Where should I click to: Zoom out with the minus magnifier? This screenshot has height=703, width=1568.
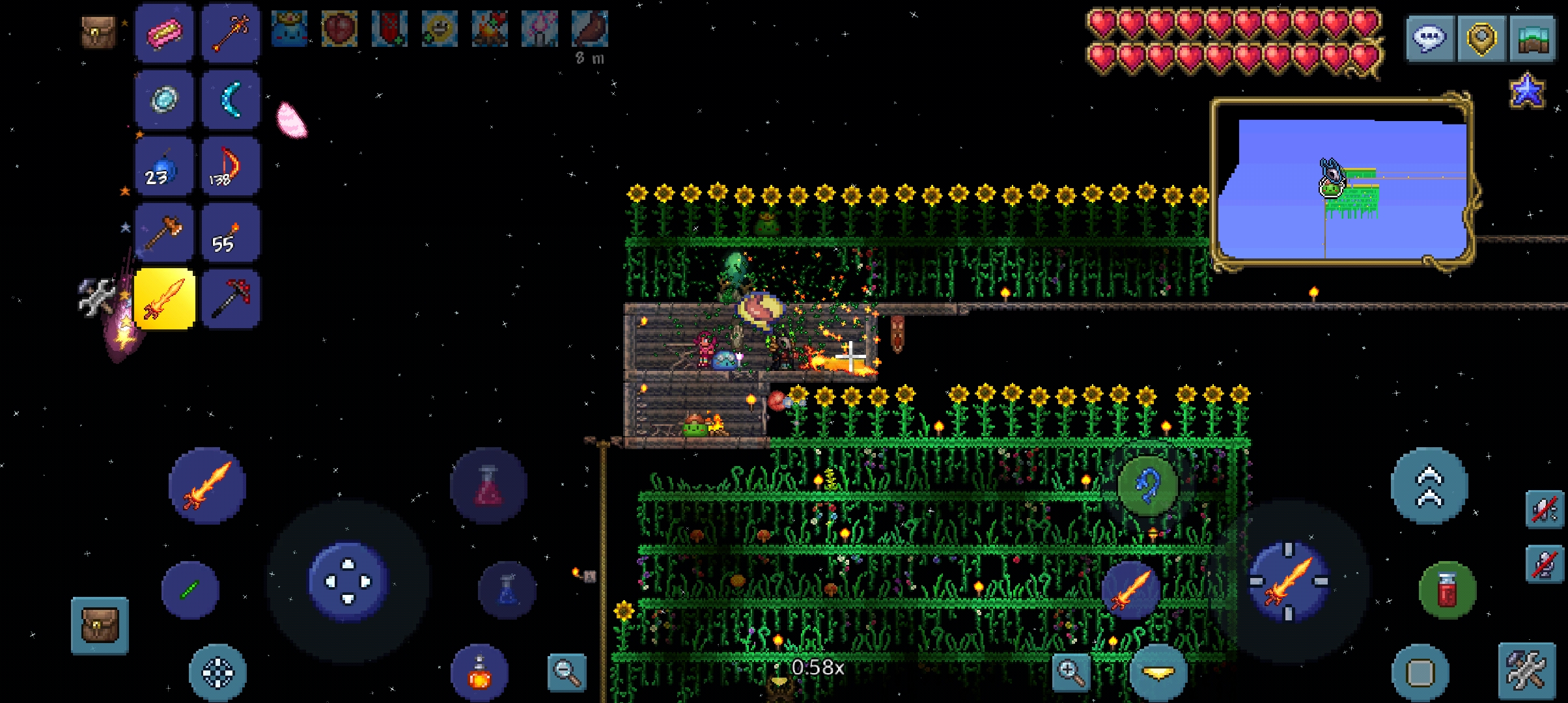coord(567,671)
